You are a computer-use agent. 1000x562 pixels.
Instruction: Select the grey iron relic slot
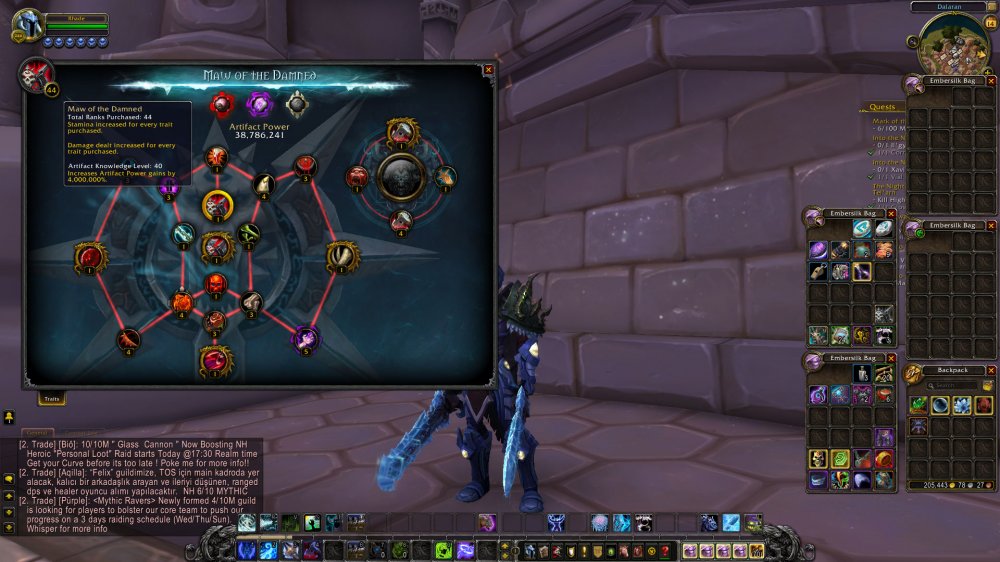point(296,103)
